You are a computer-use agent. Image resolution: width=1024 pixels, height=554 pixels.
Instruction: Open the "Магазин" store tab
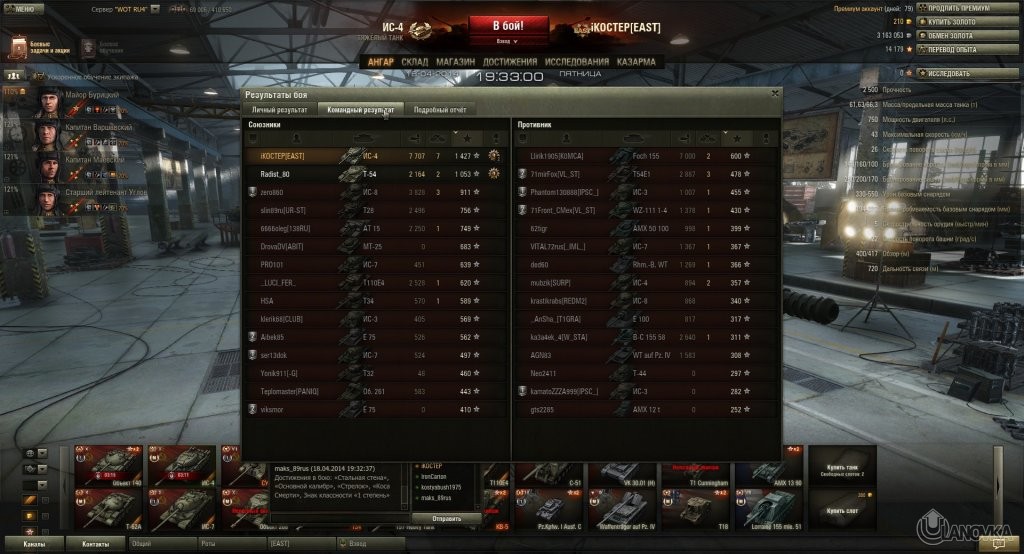[x=455, y=62]
